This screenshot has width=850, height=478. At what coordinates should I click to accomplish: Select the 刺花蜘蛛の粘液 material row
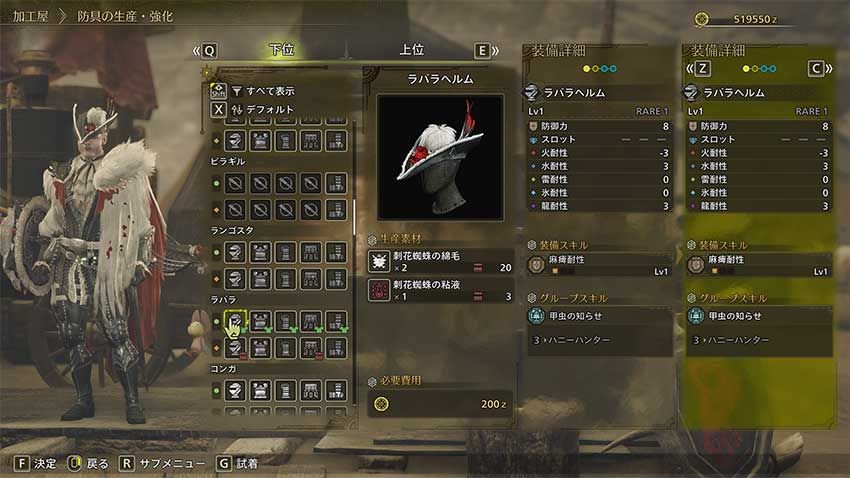(x=440, y=290)
